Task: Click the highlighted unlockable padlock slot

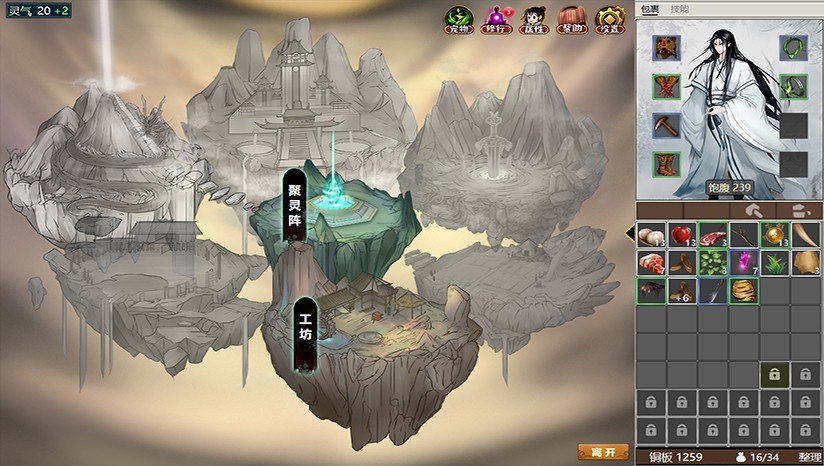Action: pos(774,375)
